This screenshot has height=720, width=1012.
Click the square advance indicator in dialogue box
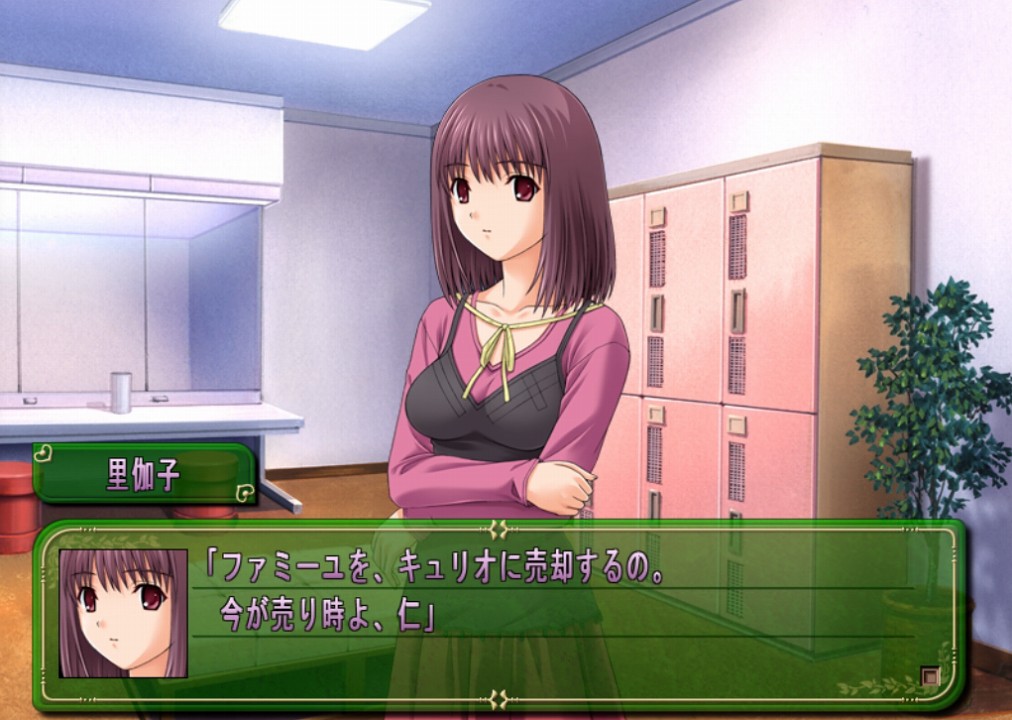pos(930,677)
